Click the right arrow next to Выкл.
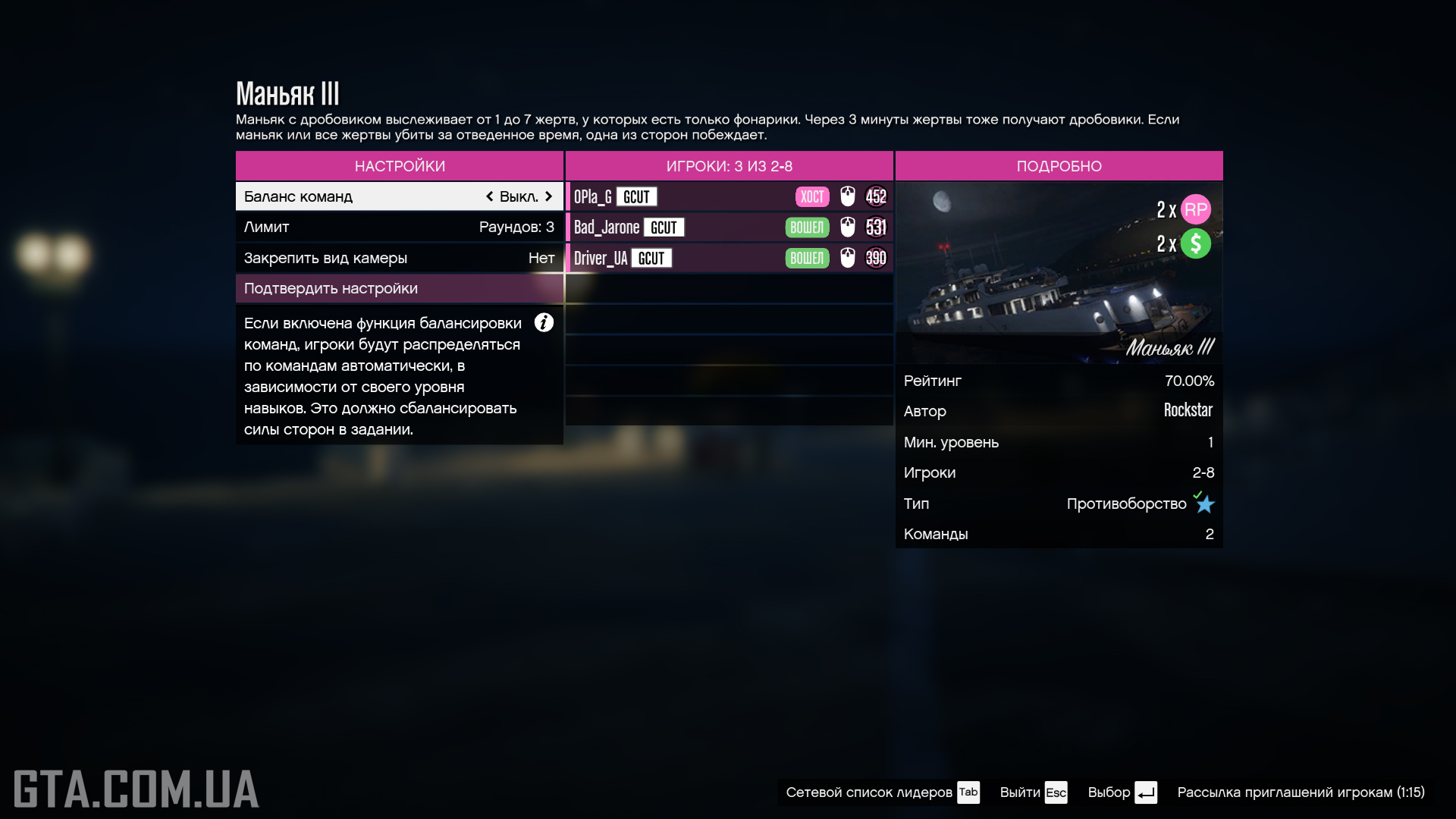The height and width of the screenshot is (819, 1456). click(x=548, y=196)
